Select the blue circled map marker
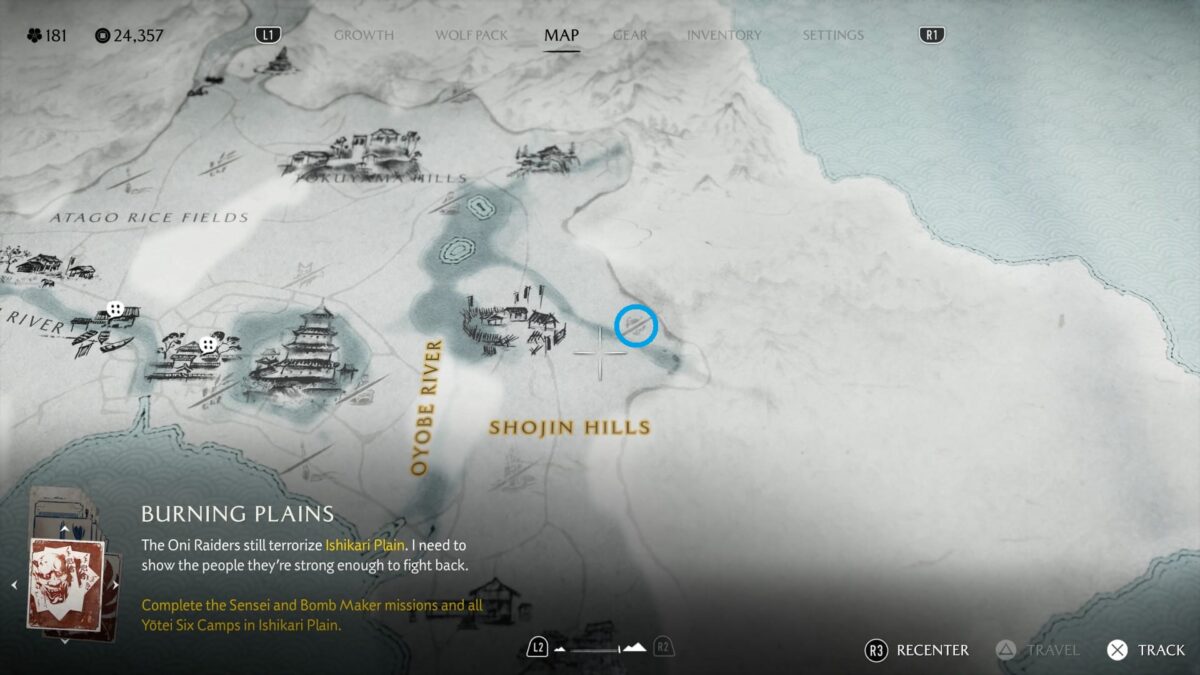The width and height of the screenshot is (1200, 675). pyautogui.click(x=636, y=326)
